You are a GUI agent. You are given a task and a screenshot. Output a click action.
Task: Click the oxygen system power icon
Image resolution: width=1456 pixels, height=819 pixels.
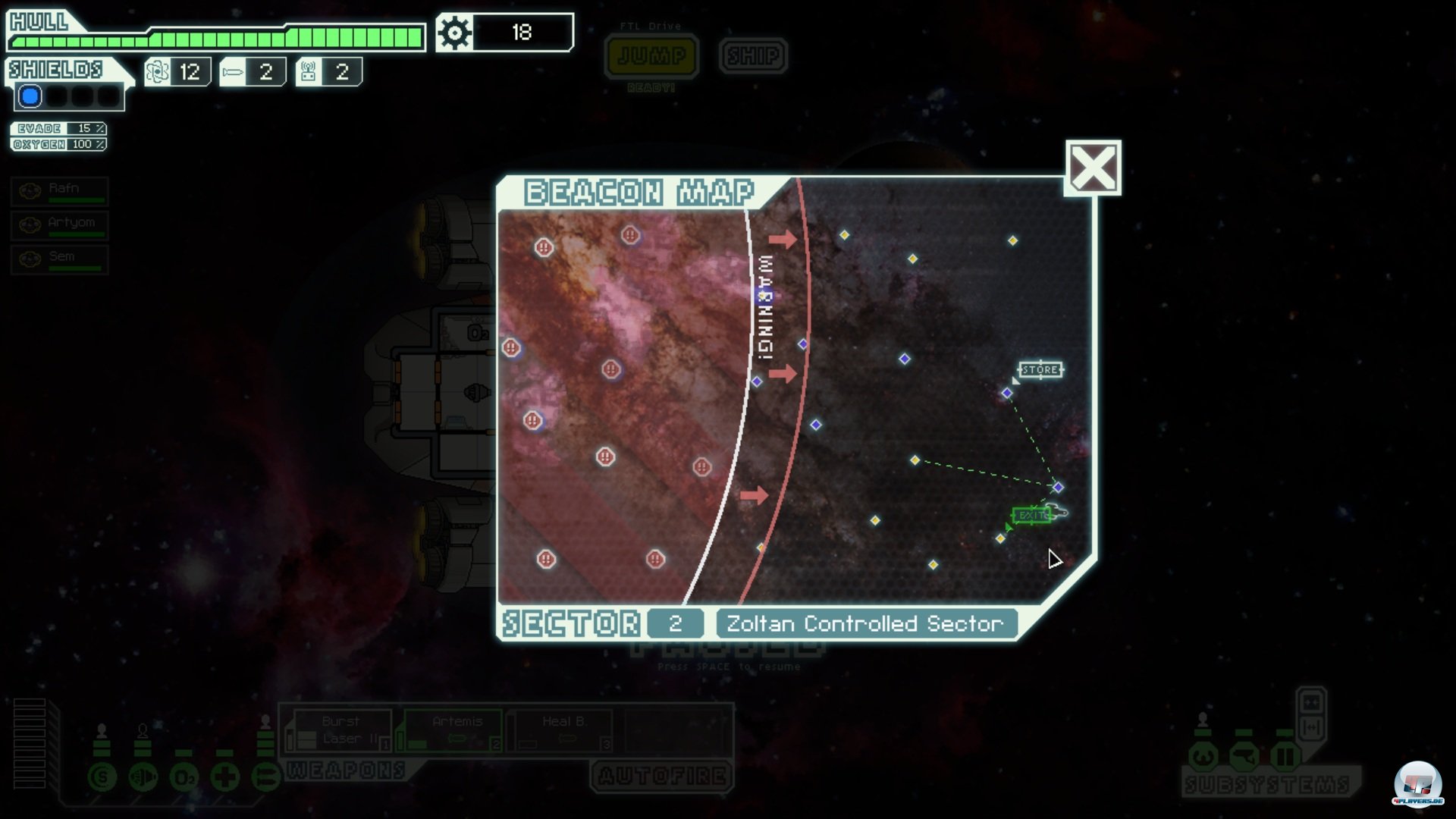[184, 777]
